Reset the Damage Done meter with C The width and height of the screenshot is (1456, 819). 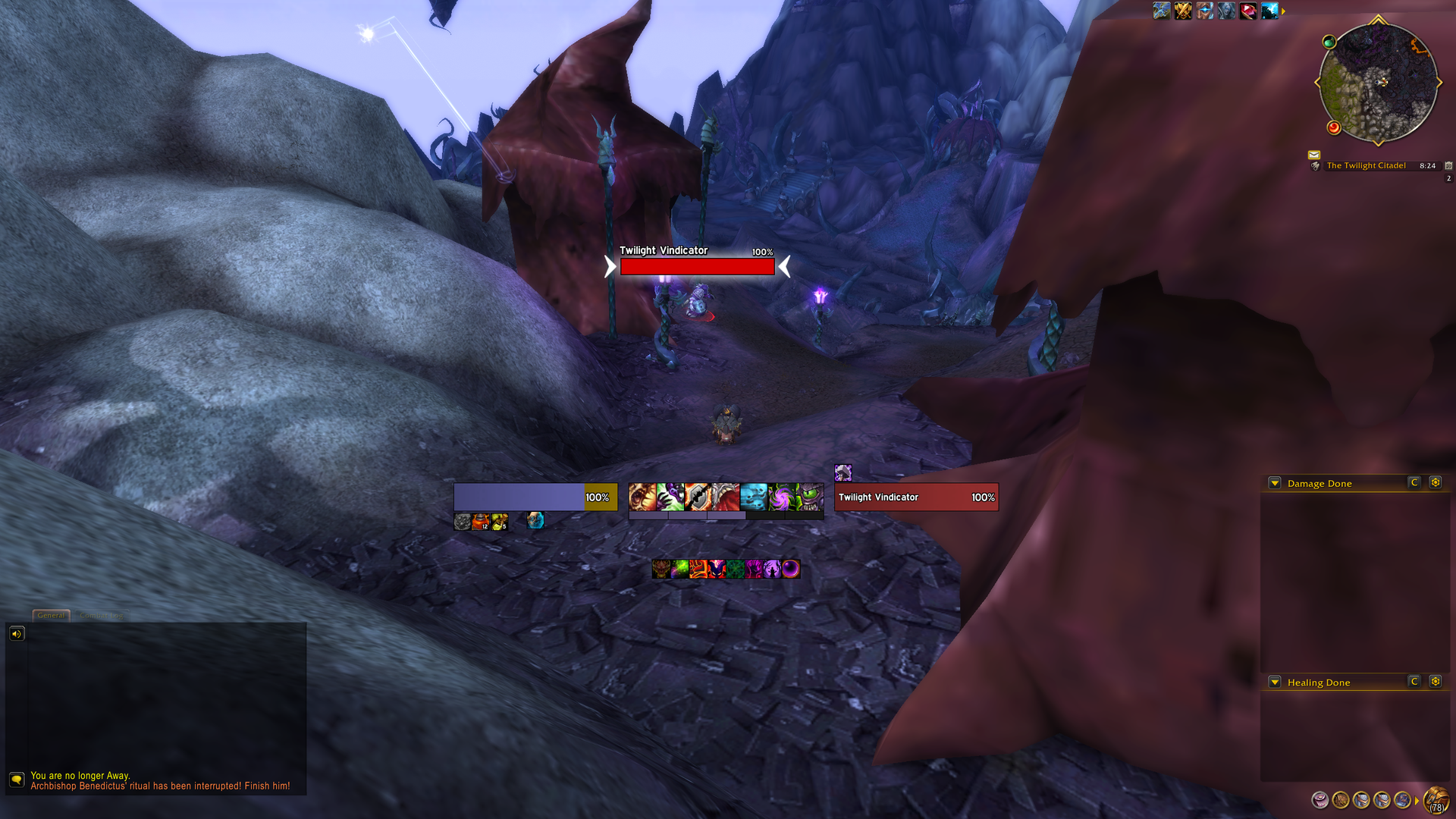1414,482
